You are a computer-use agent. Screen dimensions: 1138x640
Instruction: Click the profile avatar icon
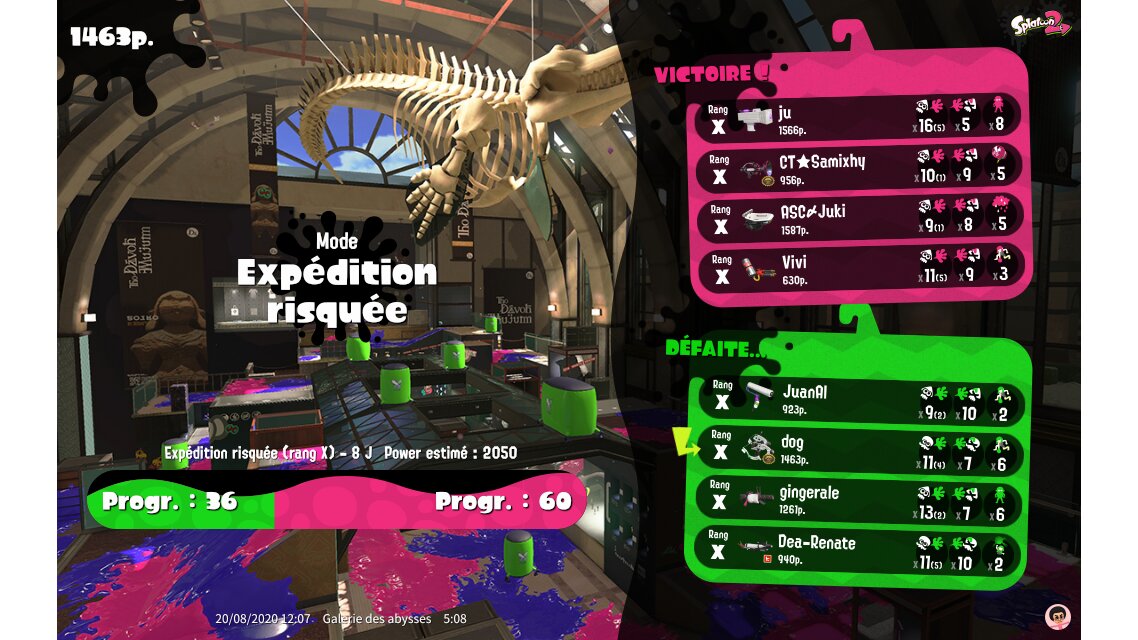(x=1057, y=615)
